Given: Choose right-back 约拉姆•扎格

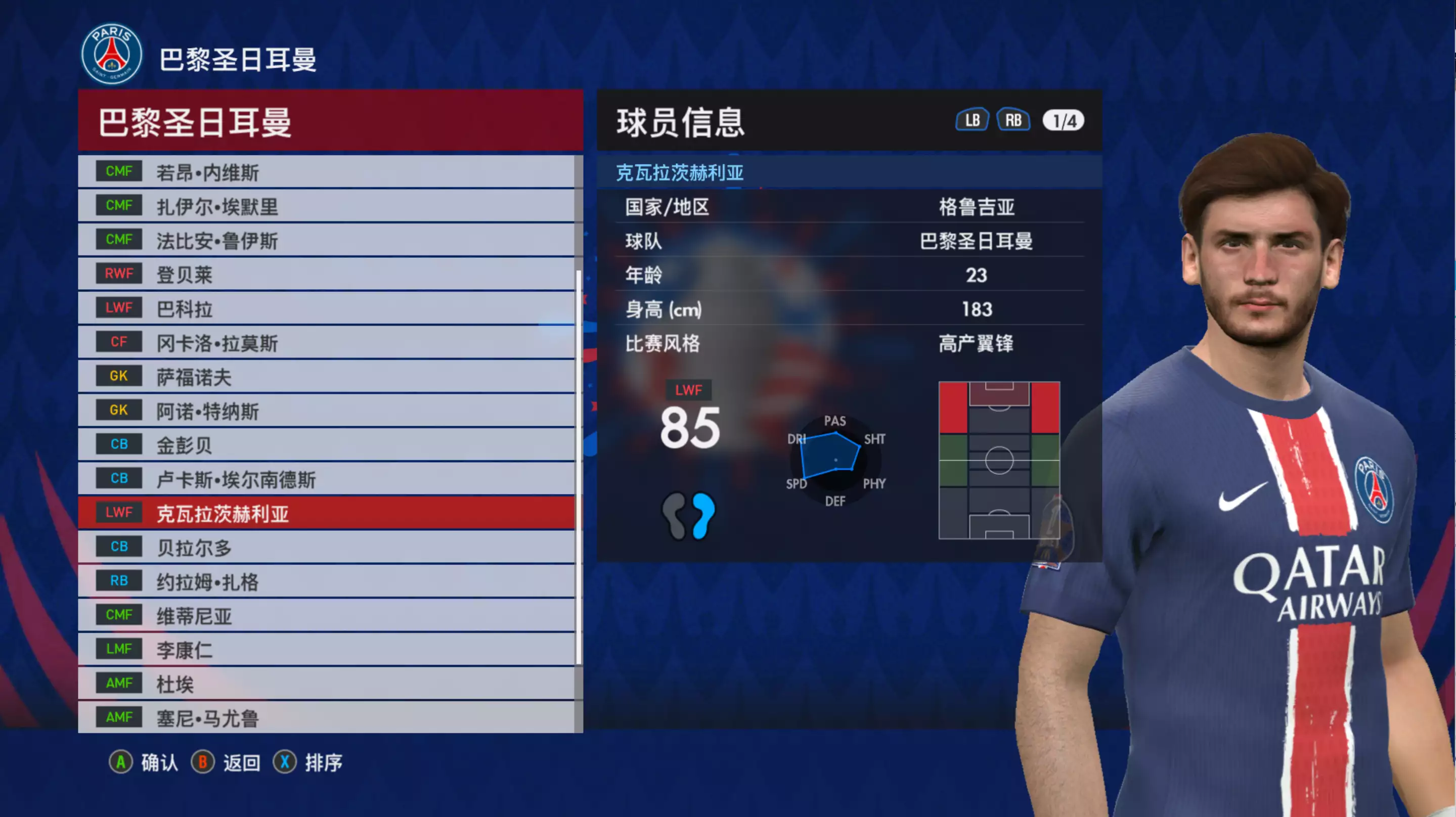Looking at the screenshot, I should [x=326, y=581].
